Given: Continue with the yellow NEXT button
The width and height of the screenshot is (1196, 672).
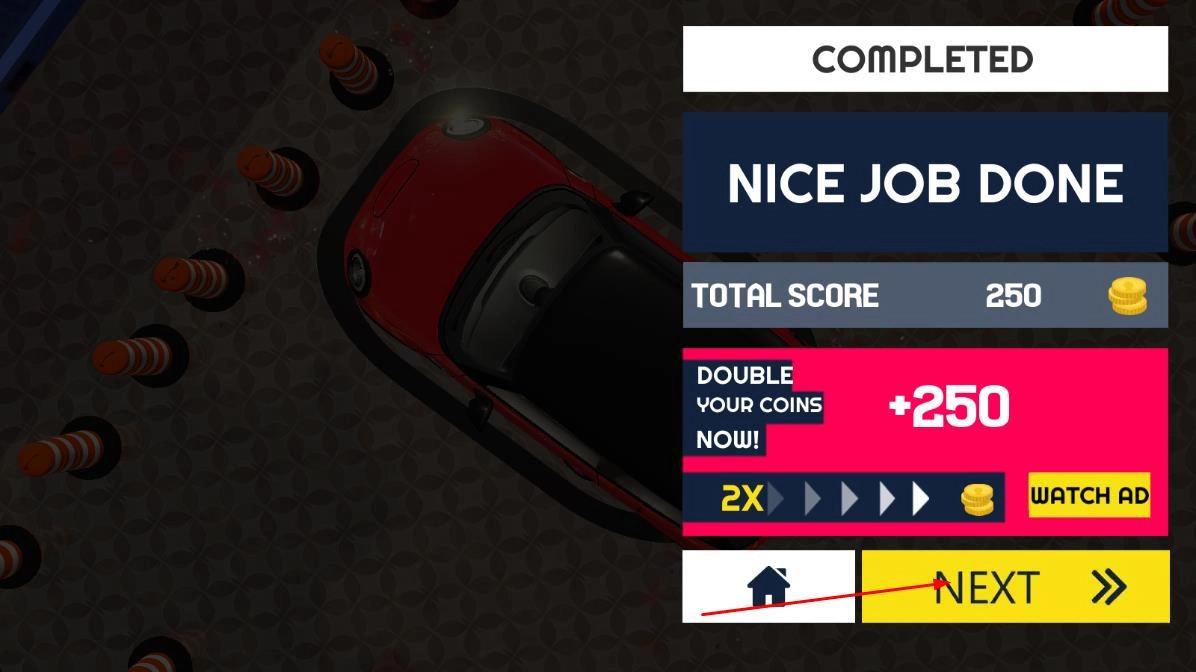Looking at the screenshot, I should [1015, 587].
